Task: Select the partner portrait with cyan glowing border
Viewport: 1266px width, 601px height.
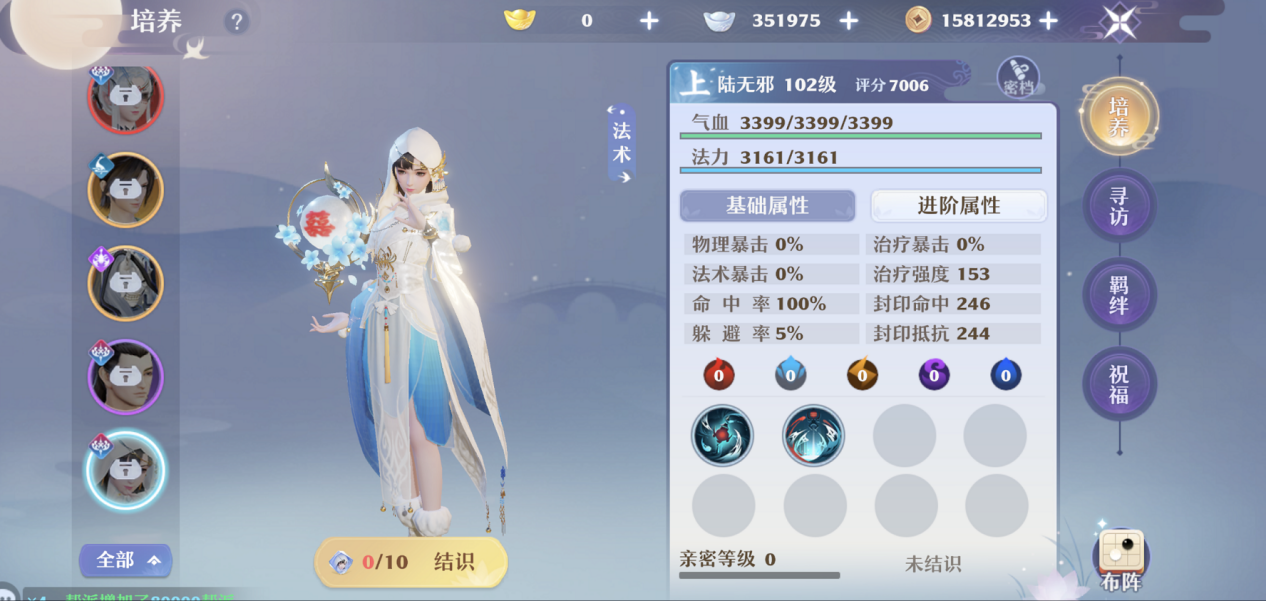Action: [x=125, y=471]
